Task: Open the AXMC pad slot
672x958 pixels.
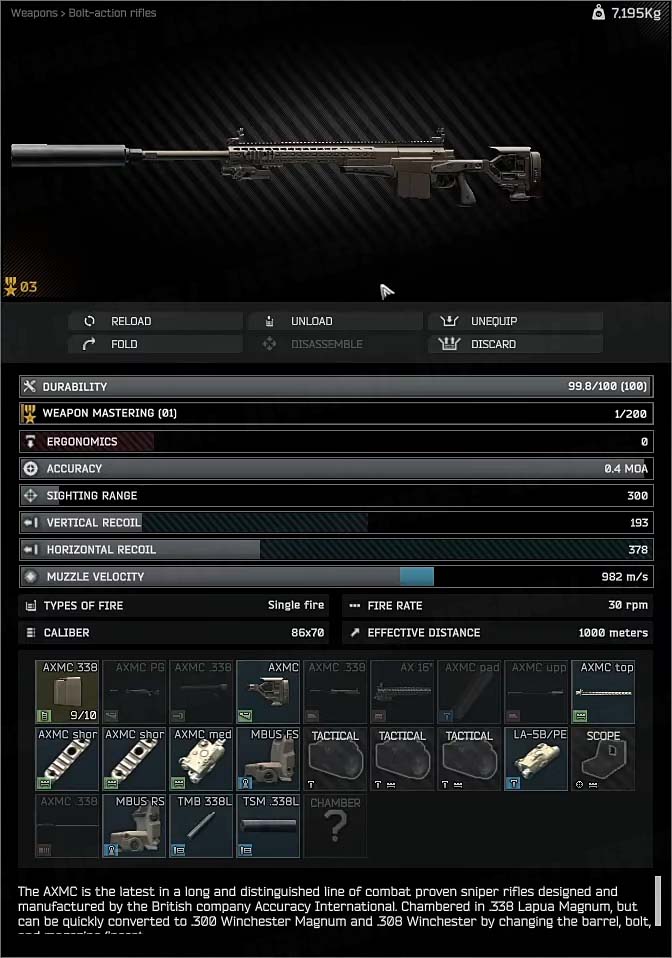Action: tap(469, 692)
